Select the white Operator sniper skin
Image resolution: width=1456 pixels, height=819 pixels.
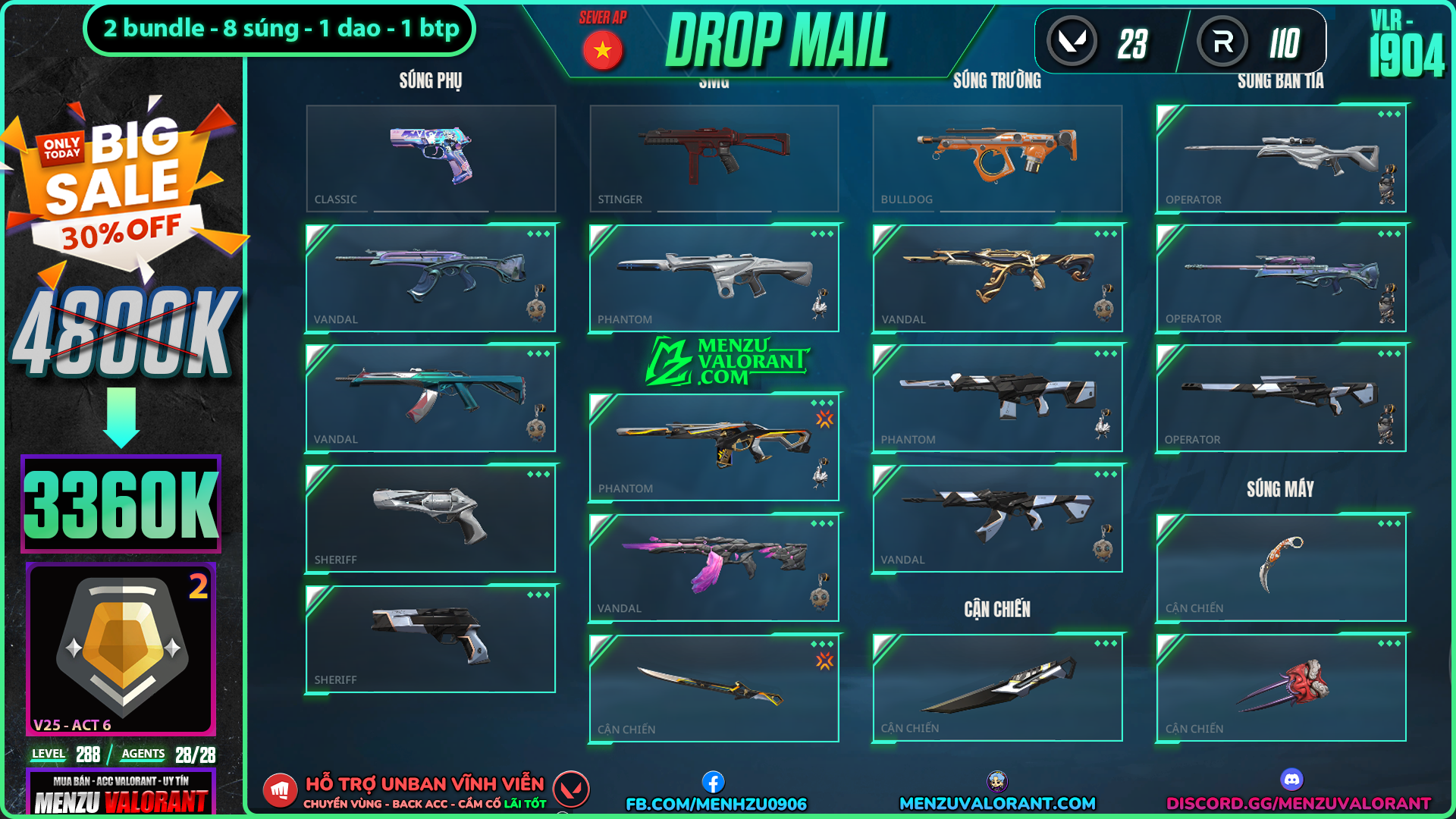coord(1281,158)
